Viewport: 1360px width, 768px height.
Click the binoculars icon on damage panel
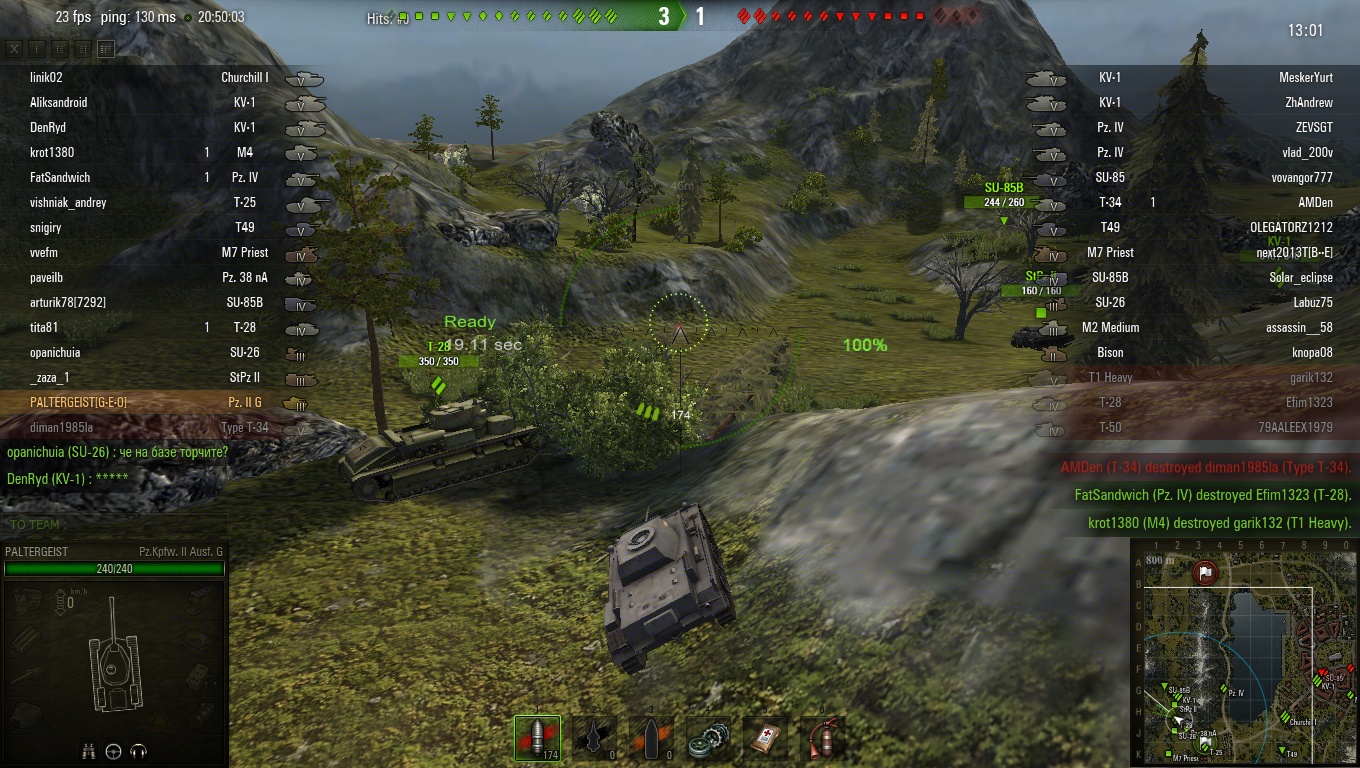pos(88,751)
